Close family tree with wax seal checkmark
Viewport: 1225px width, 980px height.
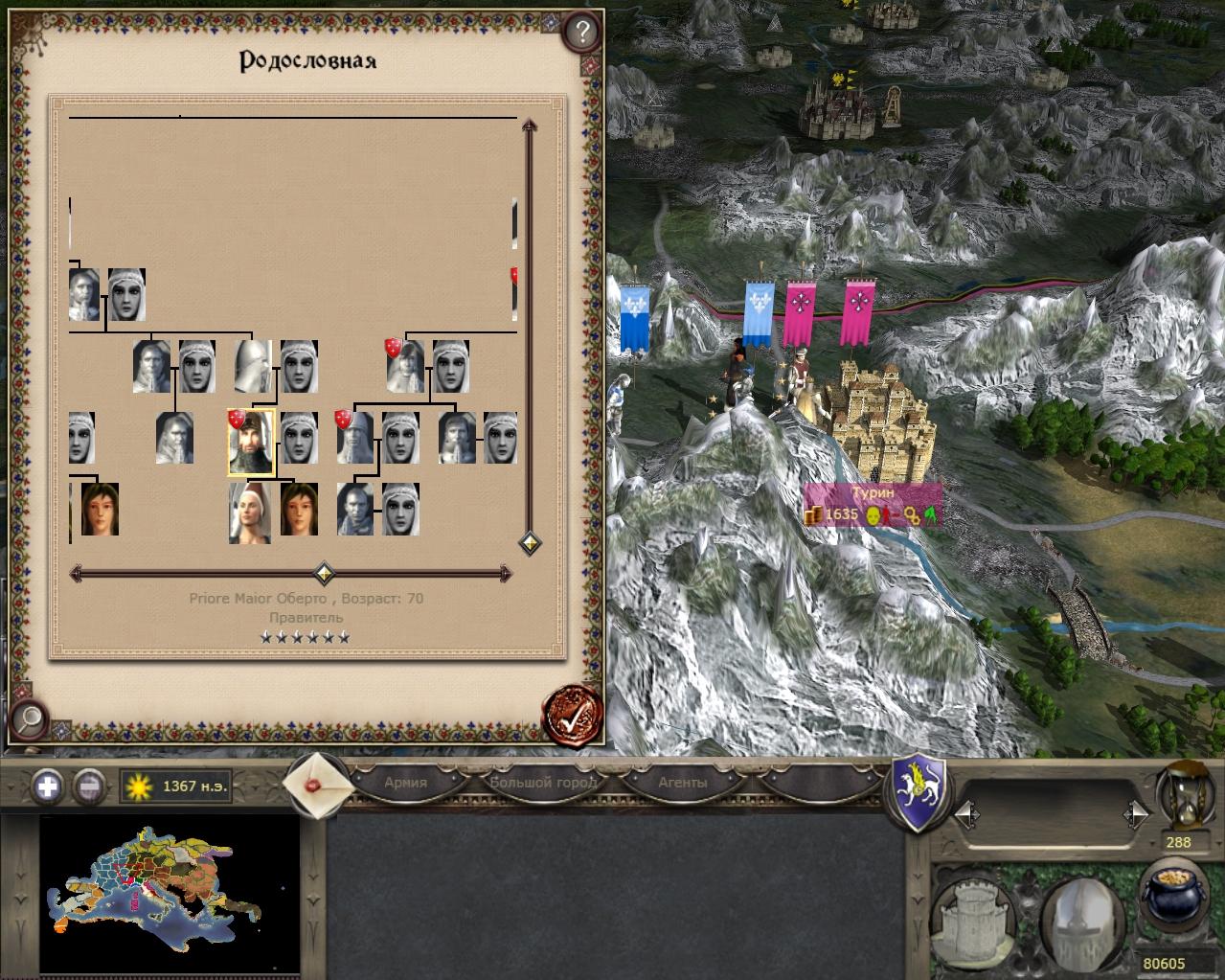pos(572,715)
